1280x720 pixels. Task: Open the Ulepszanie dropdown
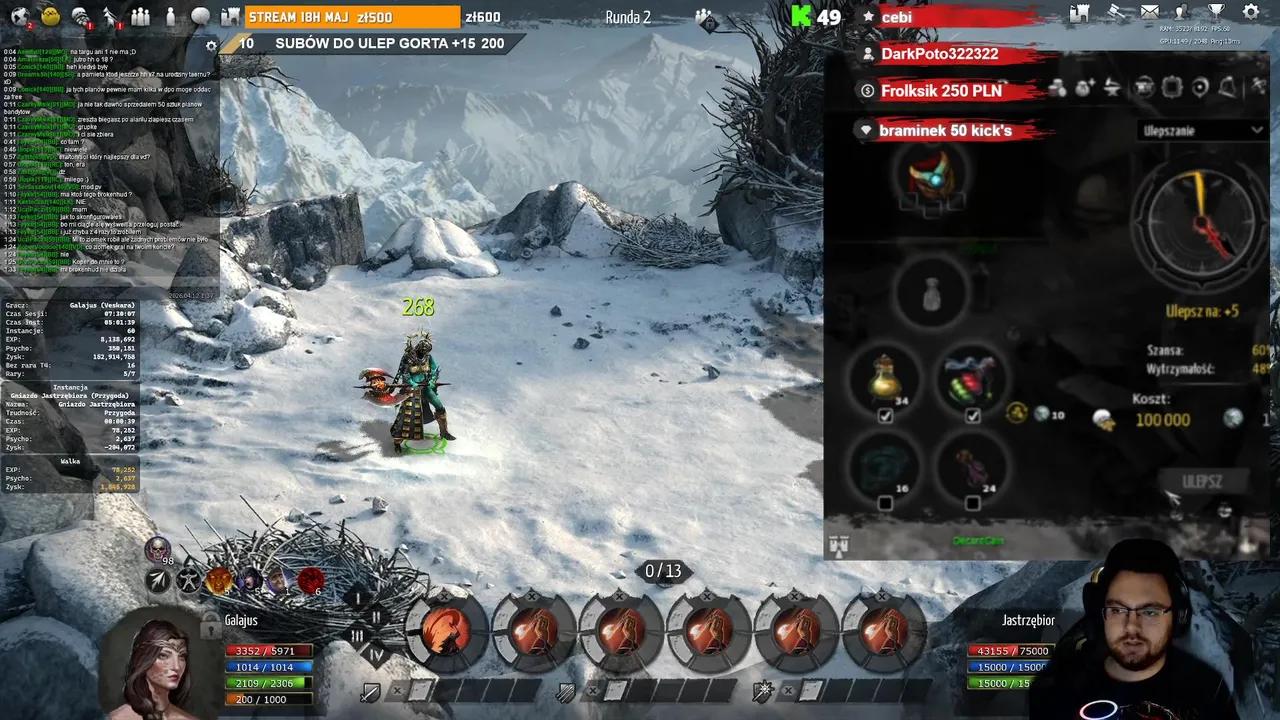1202,130
